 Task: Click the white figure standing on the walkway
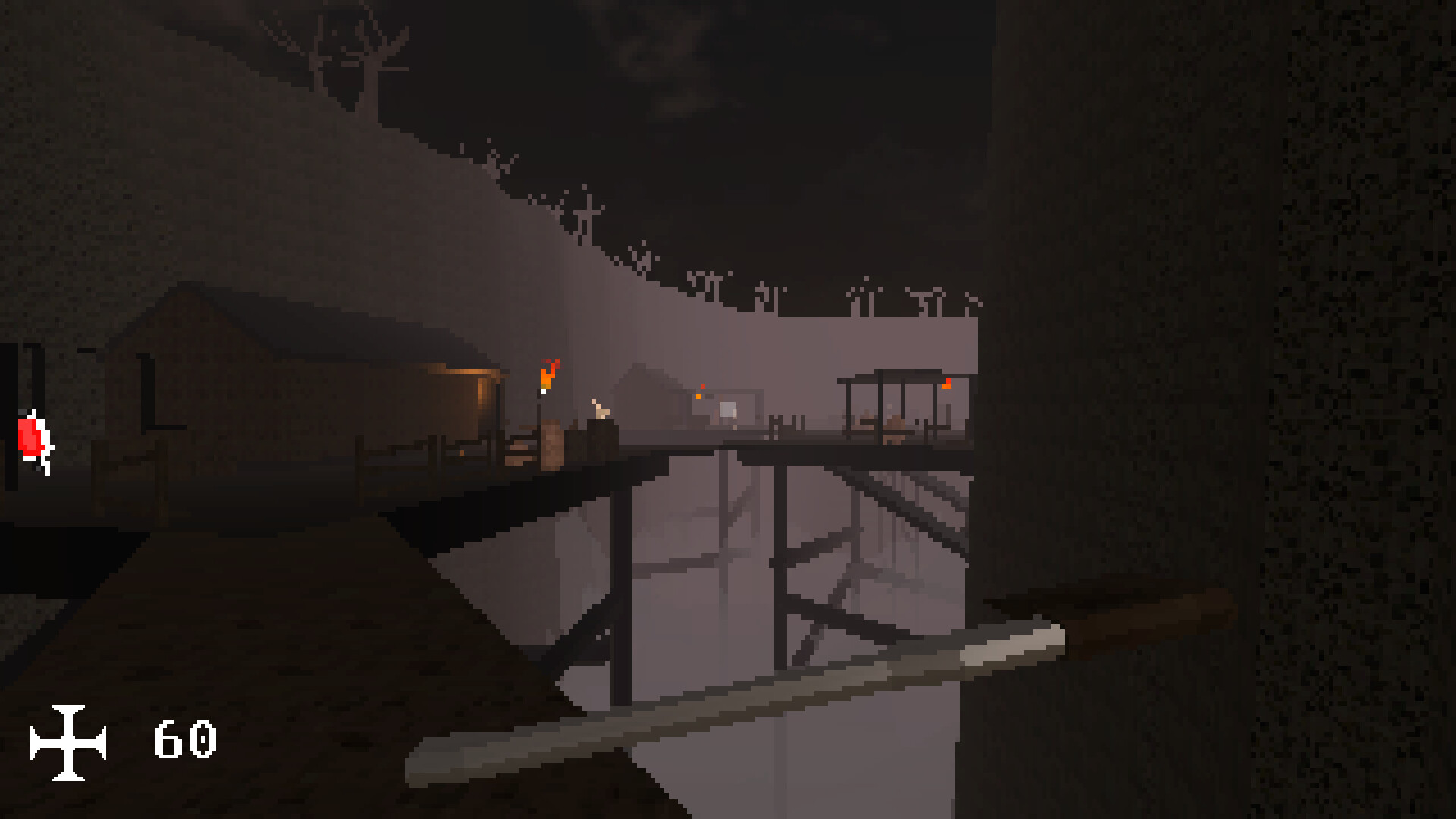point(598,408)
